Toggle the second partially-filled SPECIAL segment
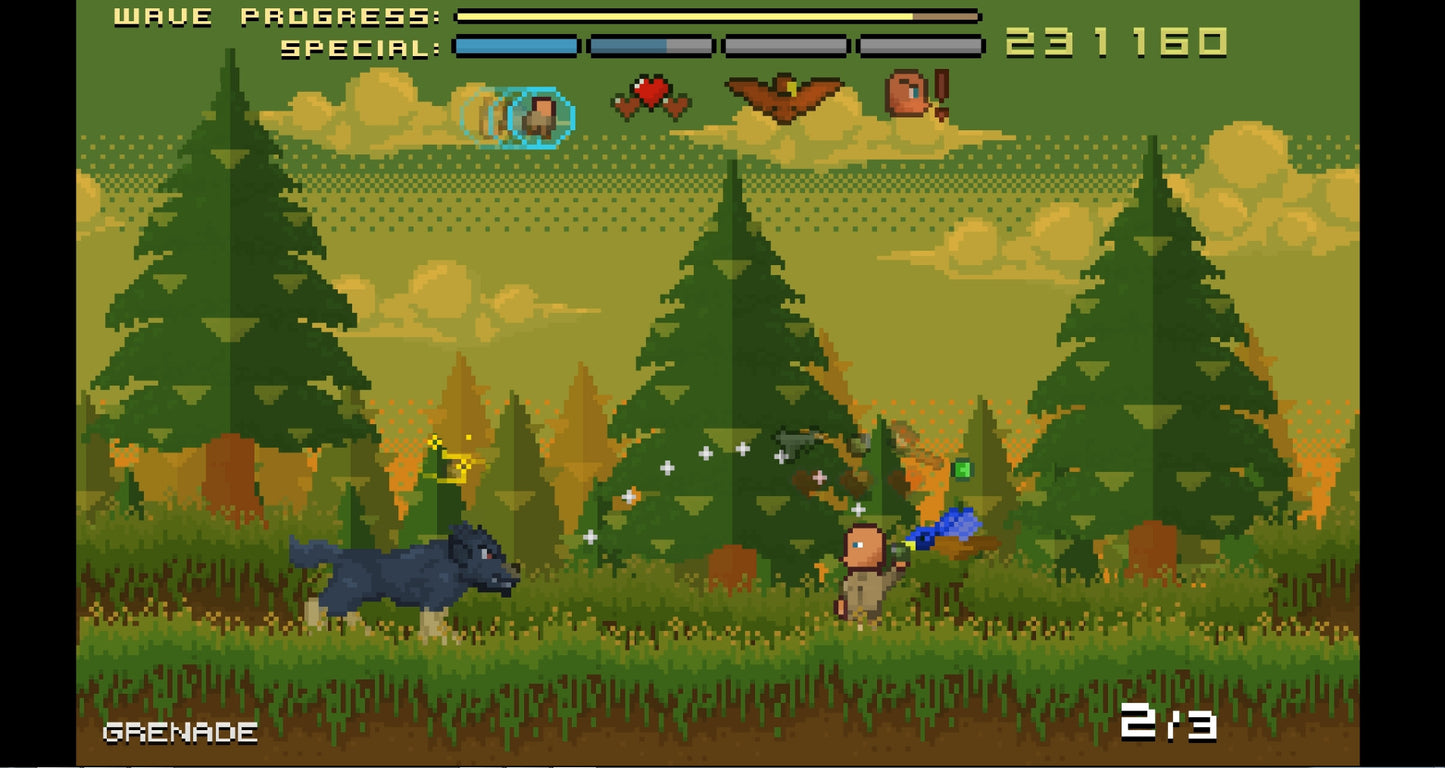Viewport: 1445px width, 768px height. point(650,44)
